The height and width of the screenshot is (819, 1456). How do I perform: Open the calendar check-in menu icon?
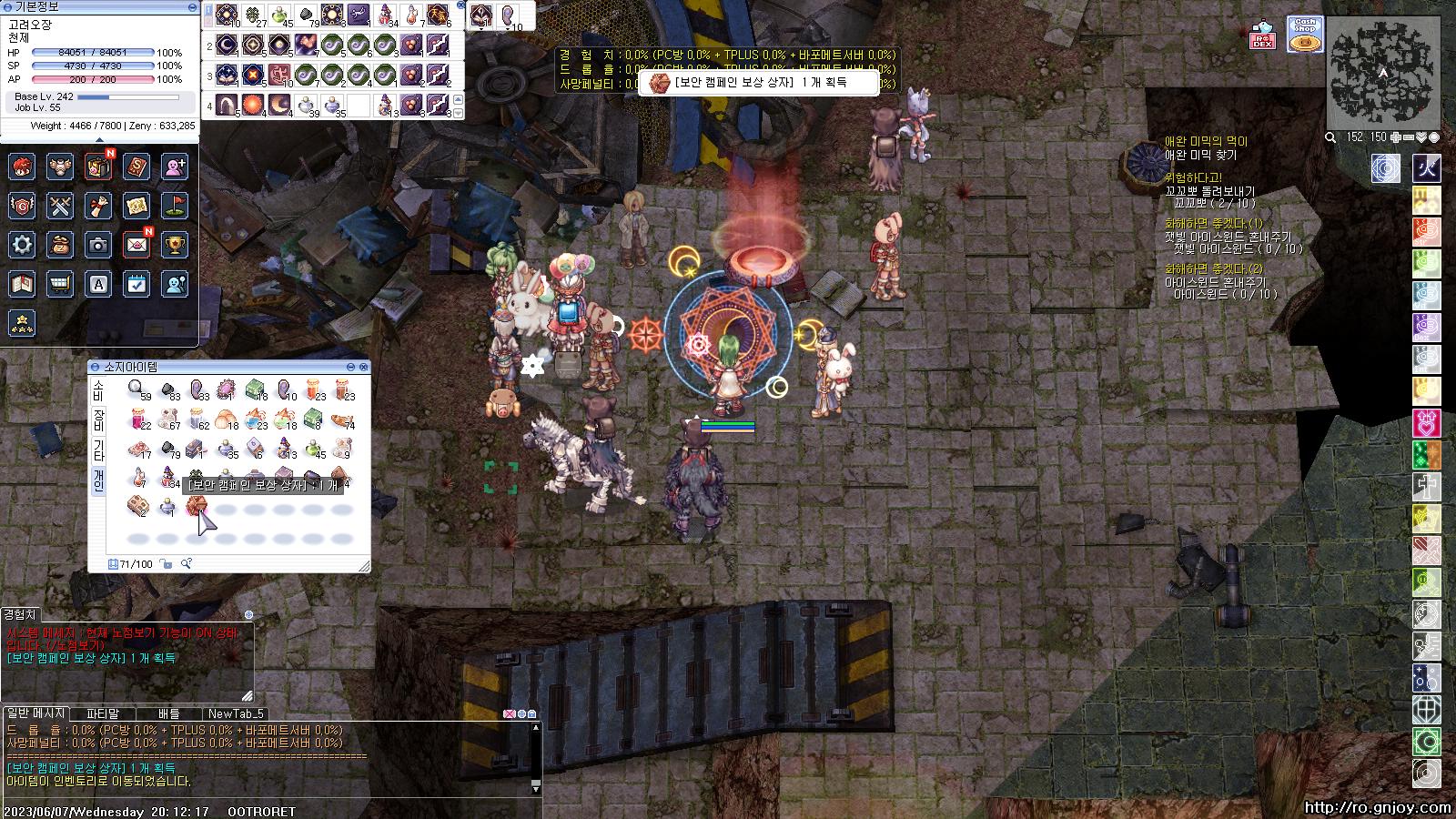[x=136, y=284]
